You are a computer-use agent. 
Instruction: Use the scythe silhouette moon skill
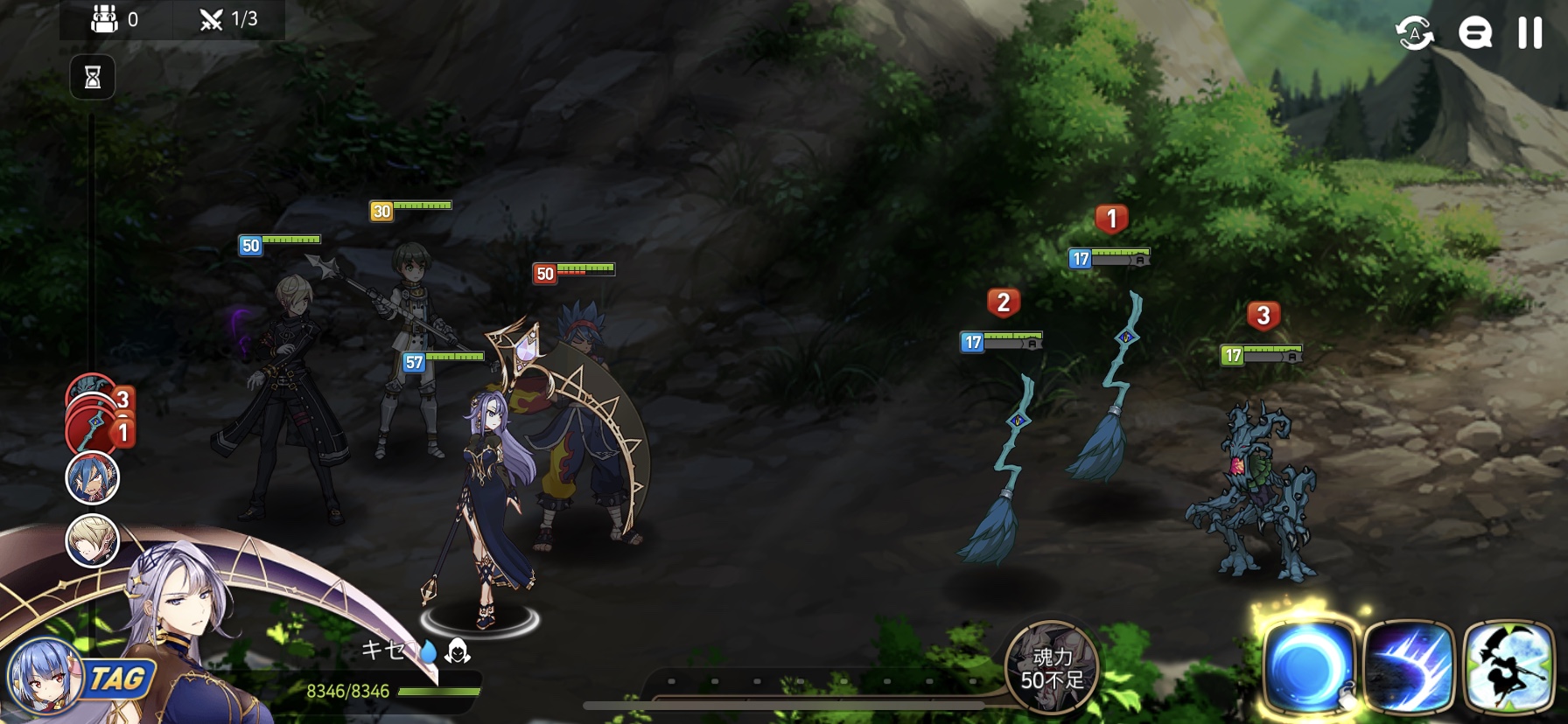tap(1508, 667)
